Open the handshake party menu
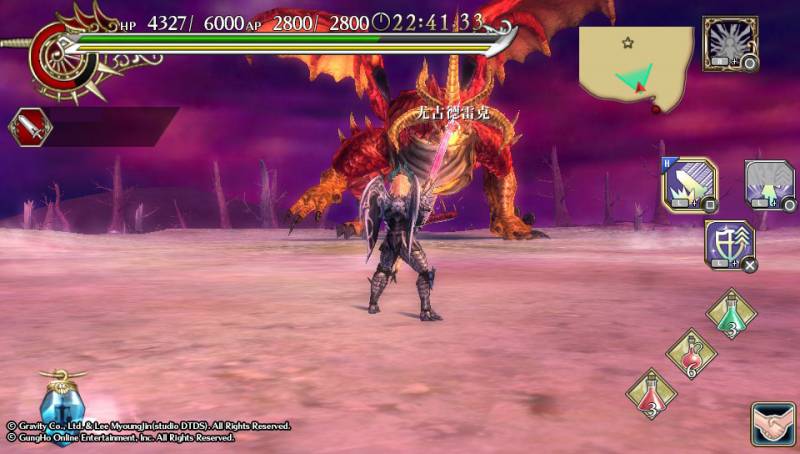 click(x=772, y=424)
